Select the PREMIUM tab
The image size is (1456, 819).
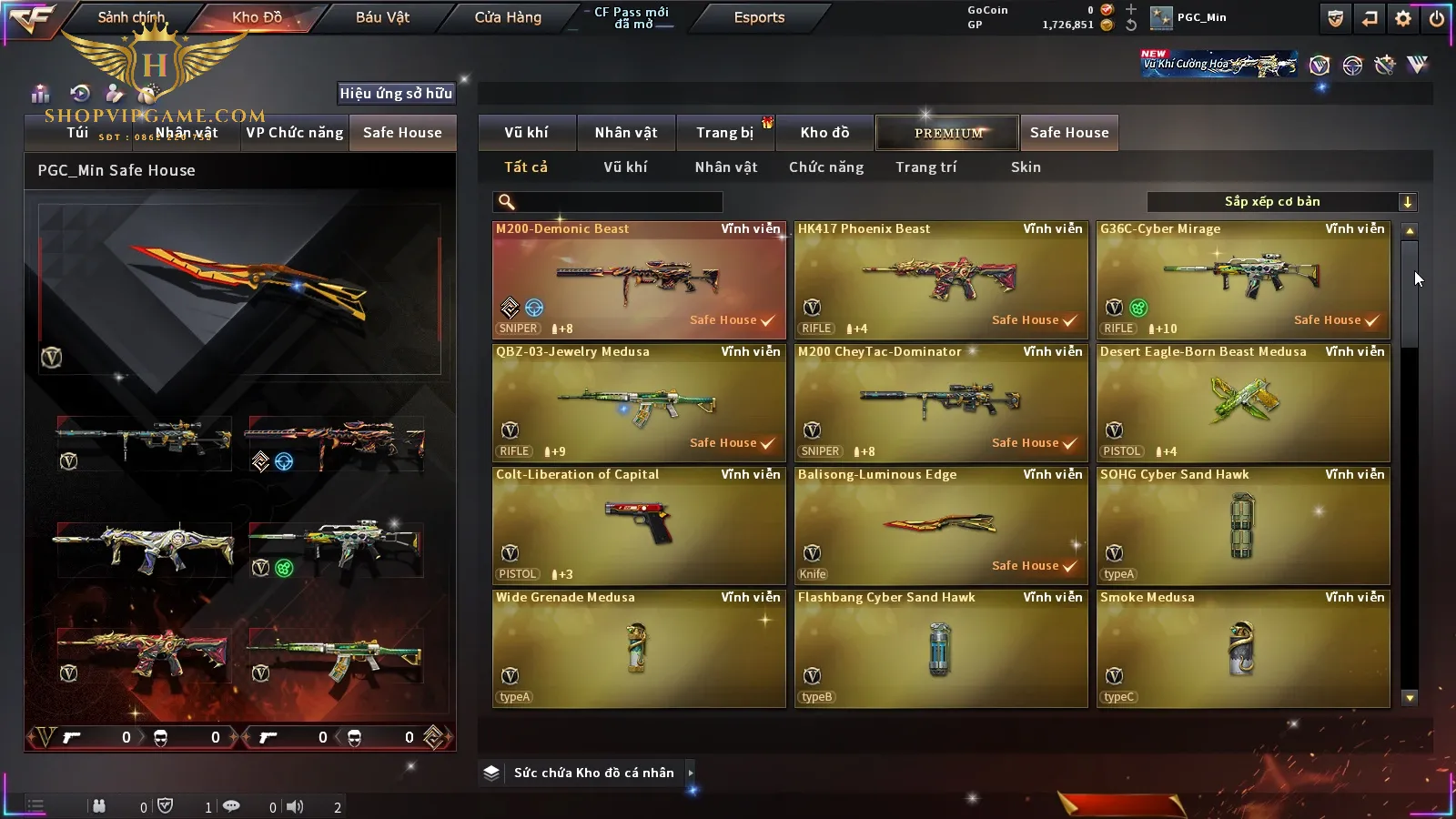[x=947, y=133]
